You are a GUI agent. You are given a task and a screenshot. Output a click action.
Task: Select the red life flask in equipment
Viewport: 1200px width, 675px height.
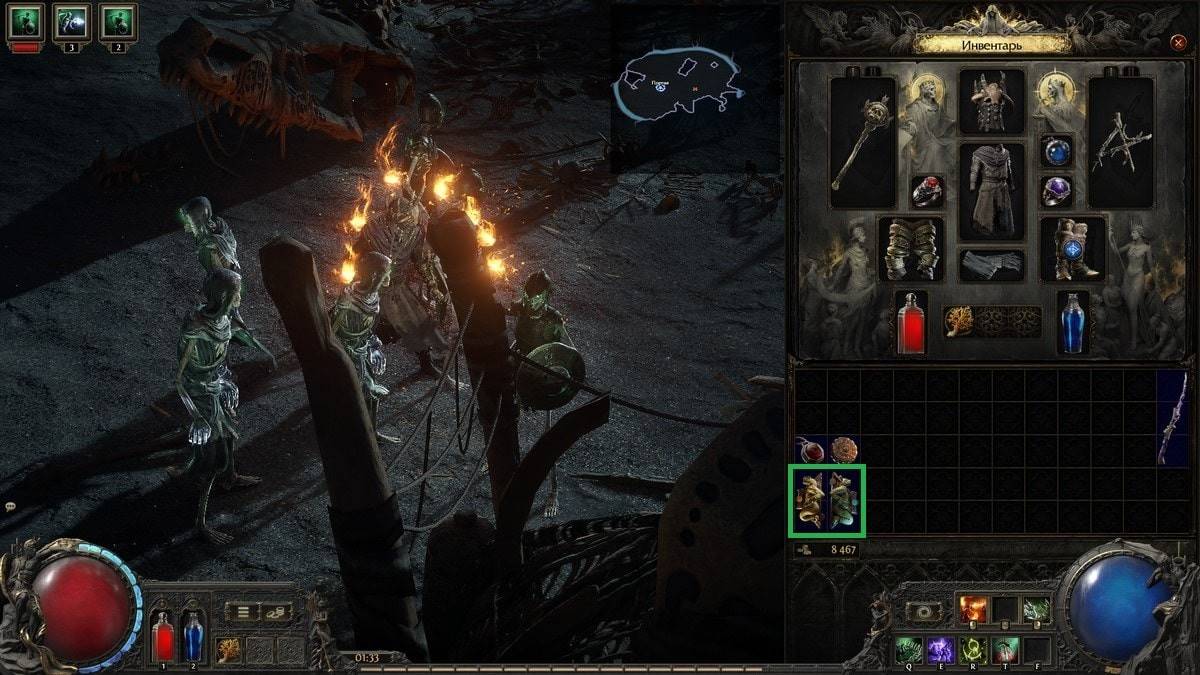click(911, 322)
